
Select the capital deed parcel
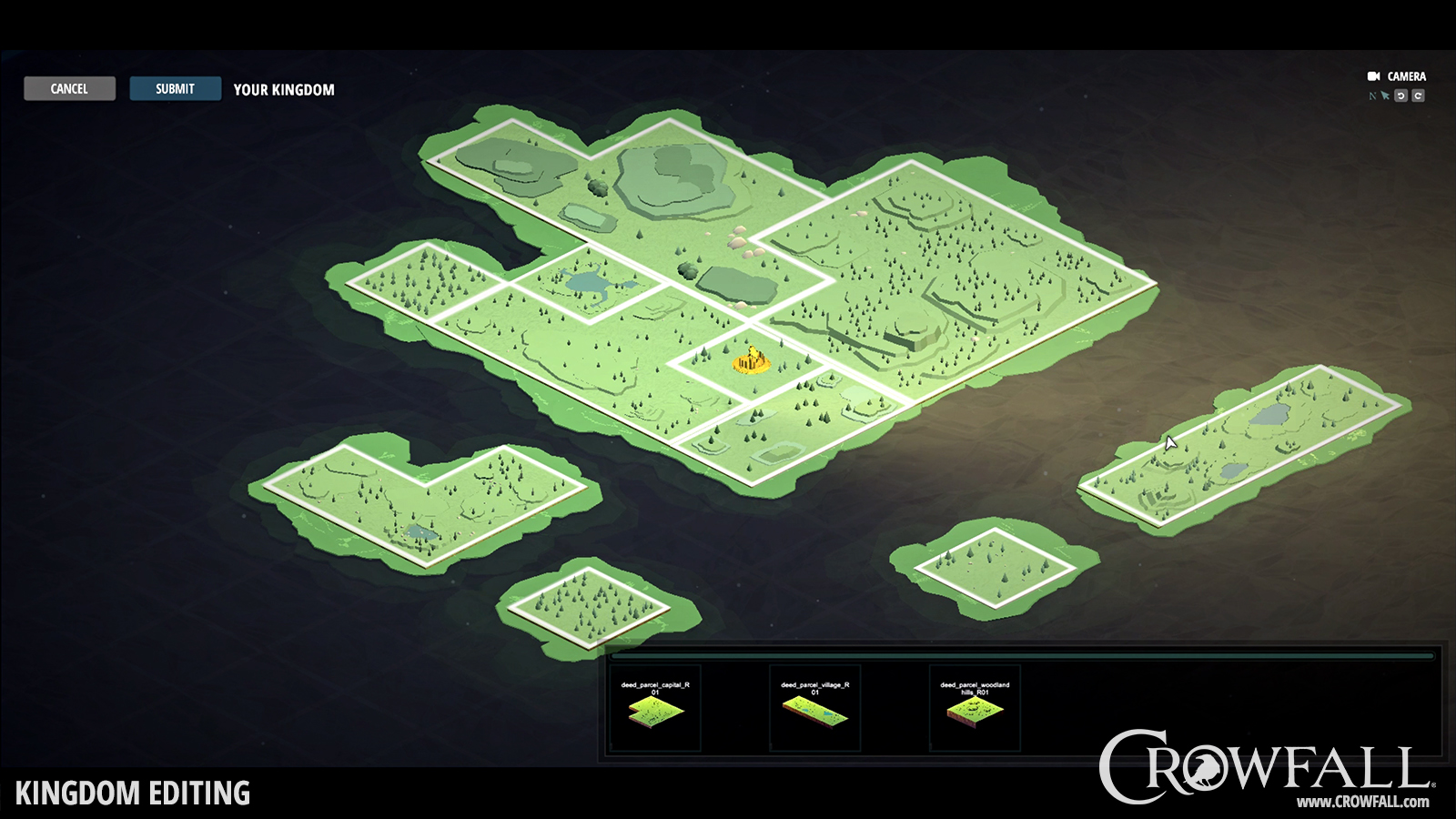click(x=655, y=709)
